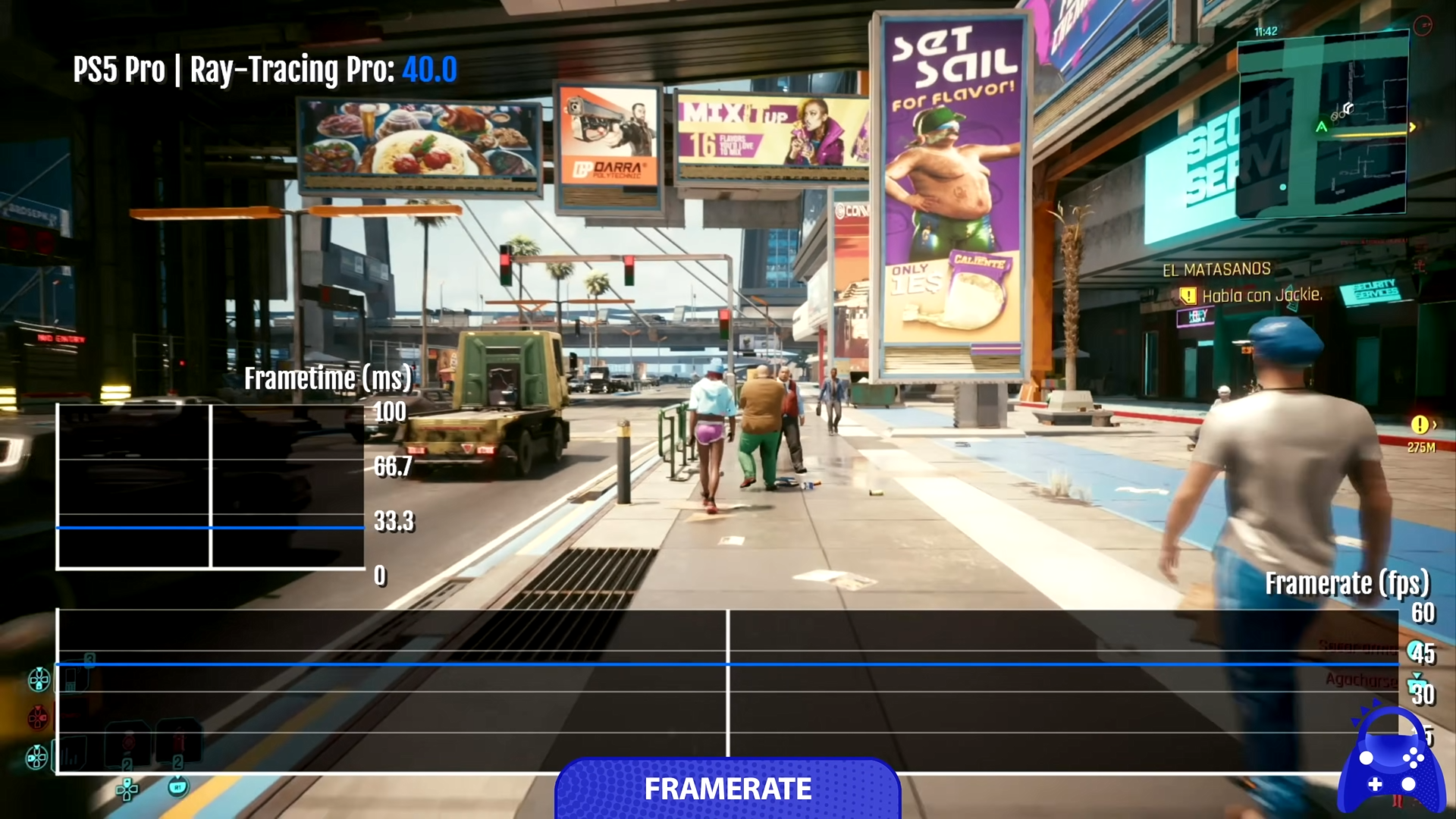Select the El Matasanos quest tracker
The width and height of the screenshot is (1456, 819).
[x=1216, y=270]
